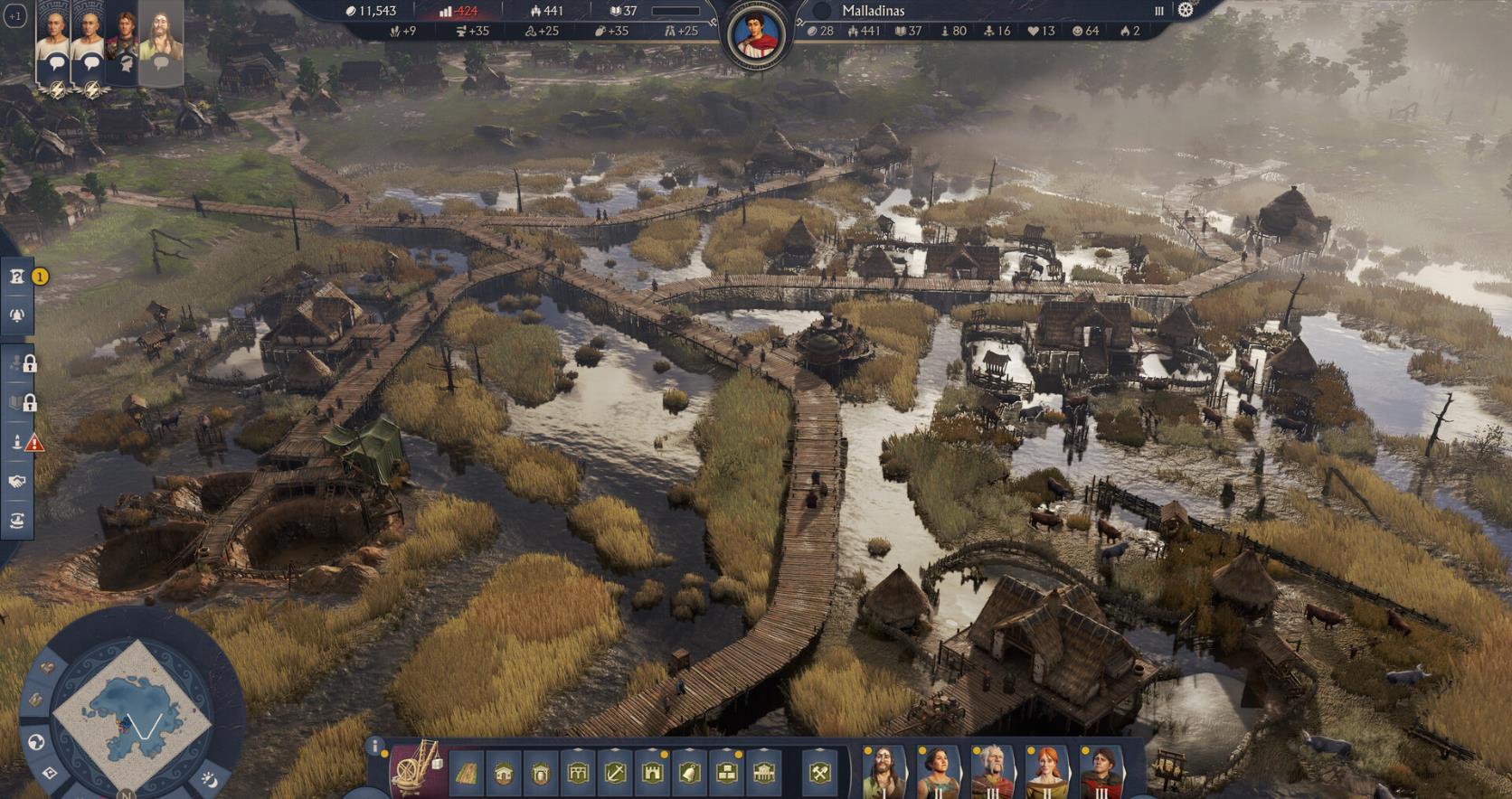The height and width of the screenshot is (799, 1512).
Task: Open the castle gate defense category
Action: pyautogui.click(x=652, y=774)
